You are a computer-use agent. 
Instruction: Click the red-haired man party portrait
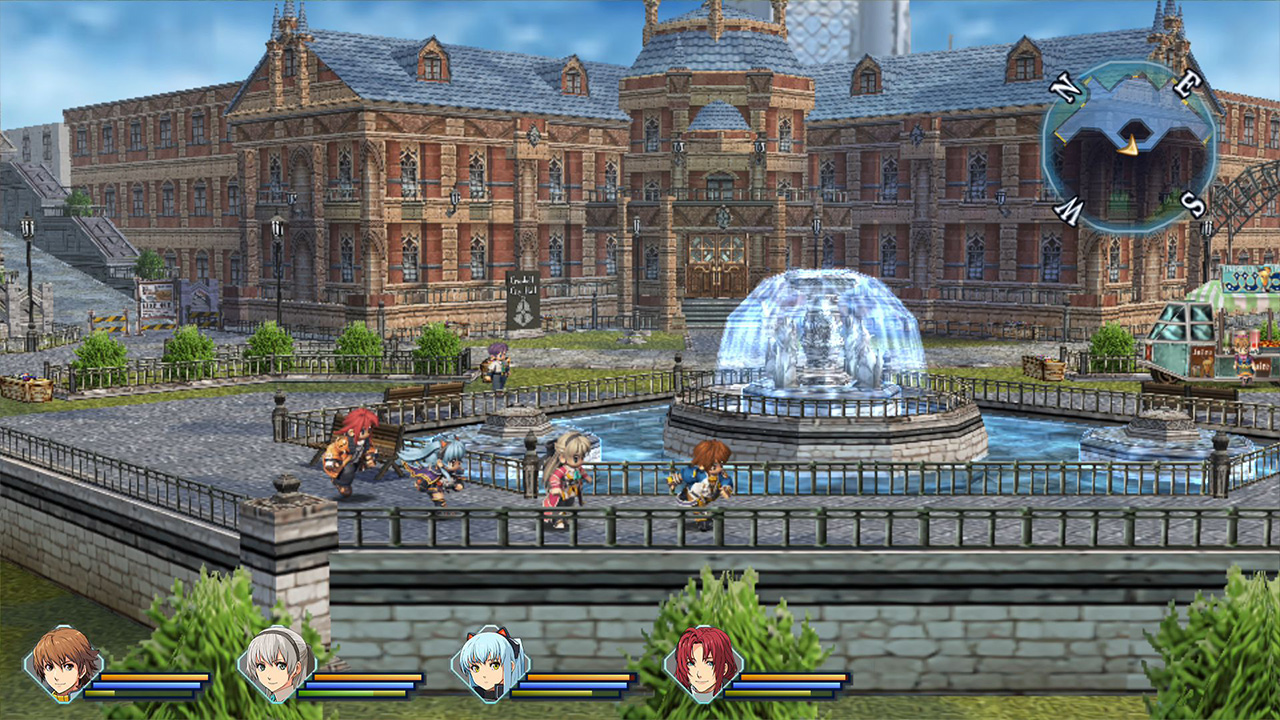[x=703, y=663]
